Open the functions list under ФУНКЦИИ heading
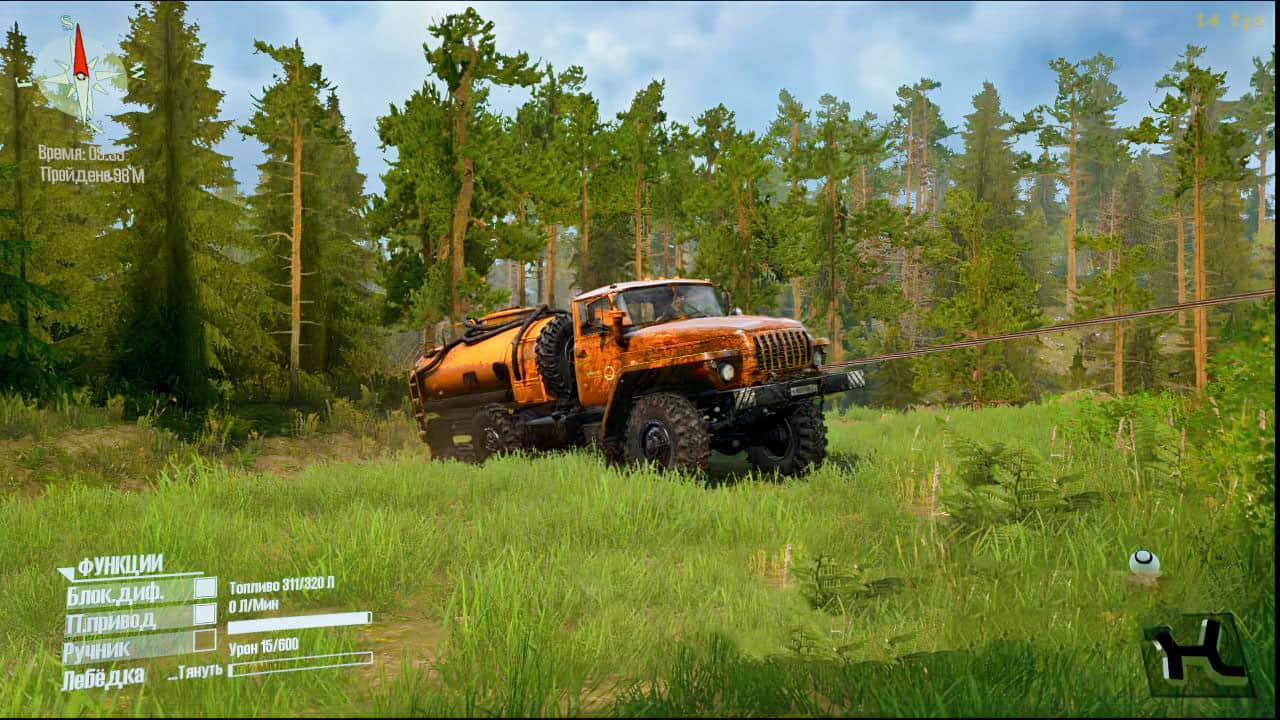The width and height of the screenshot is (1280, 720). [x=120, y=562]
